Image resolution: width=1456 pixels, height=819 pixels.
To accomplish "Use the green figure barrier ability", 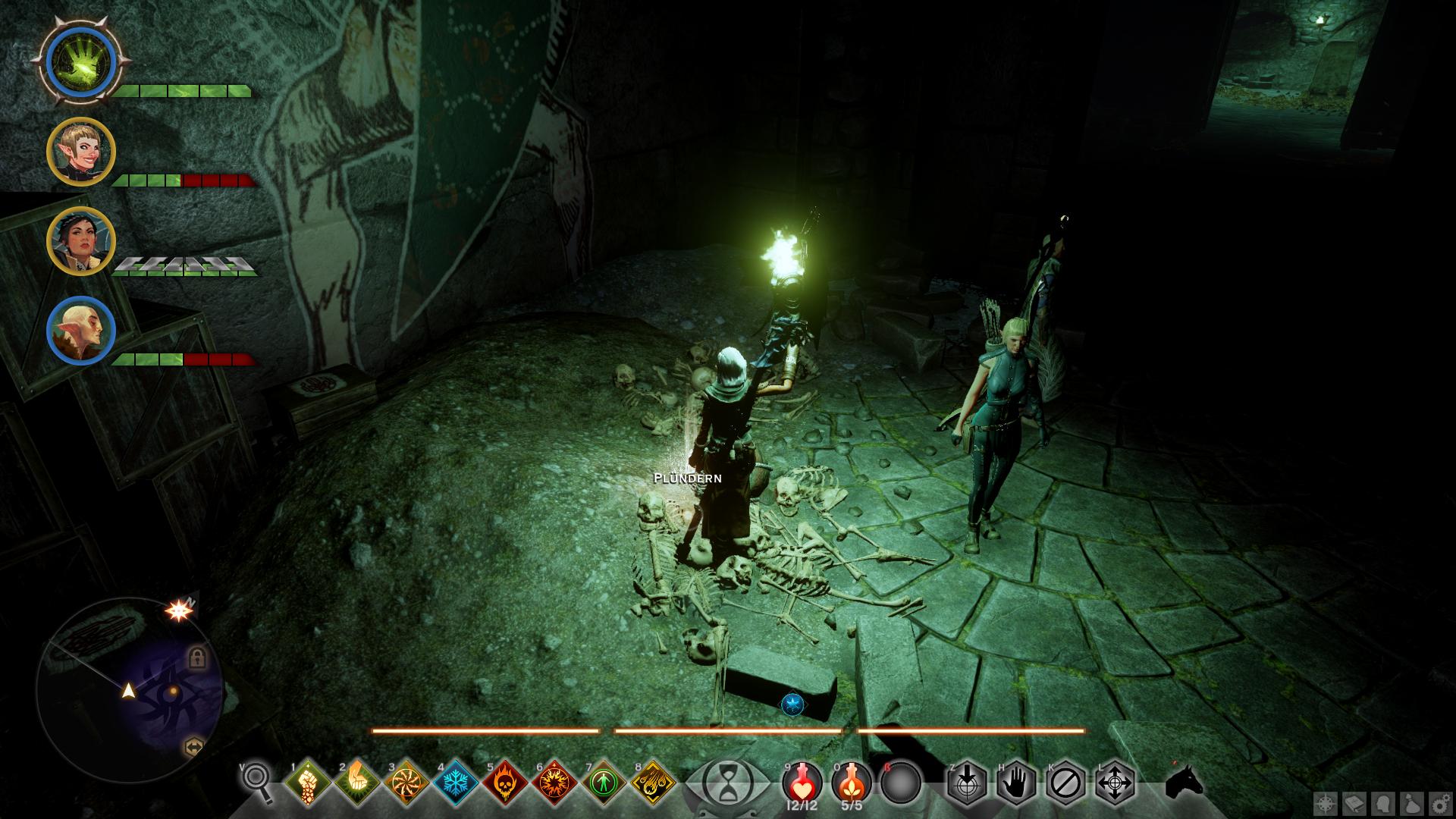I will (604, 781).
